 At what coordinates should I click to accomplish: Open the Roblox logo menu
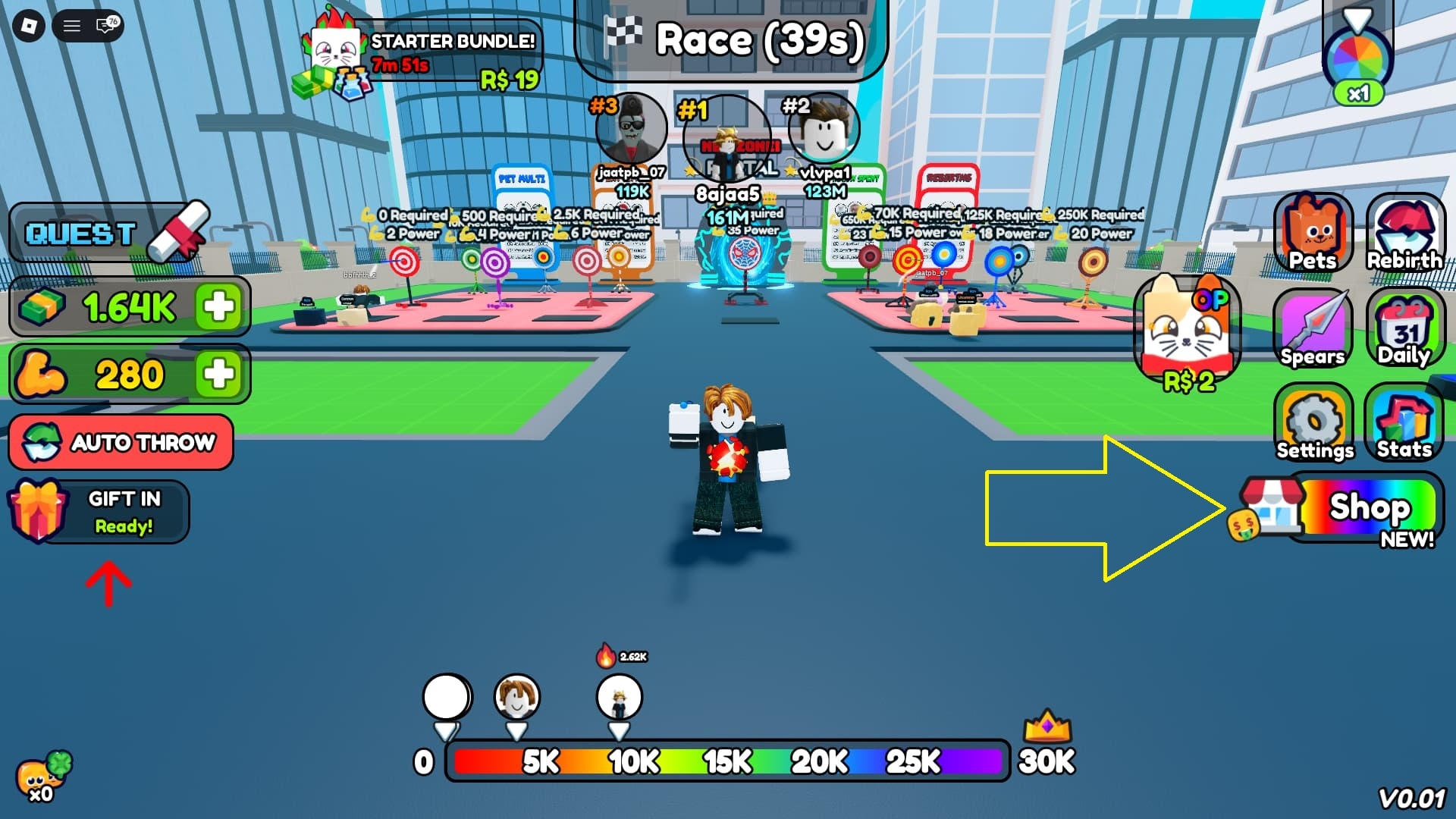point(29,27)
